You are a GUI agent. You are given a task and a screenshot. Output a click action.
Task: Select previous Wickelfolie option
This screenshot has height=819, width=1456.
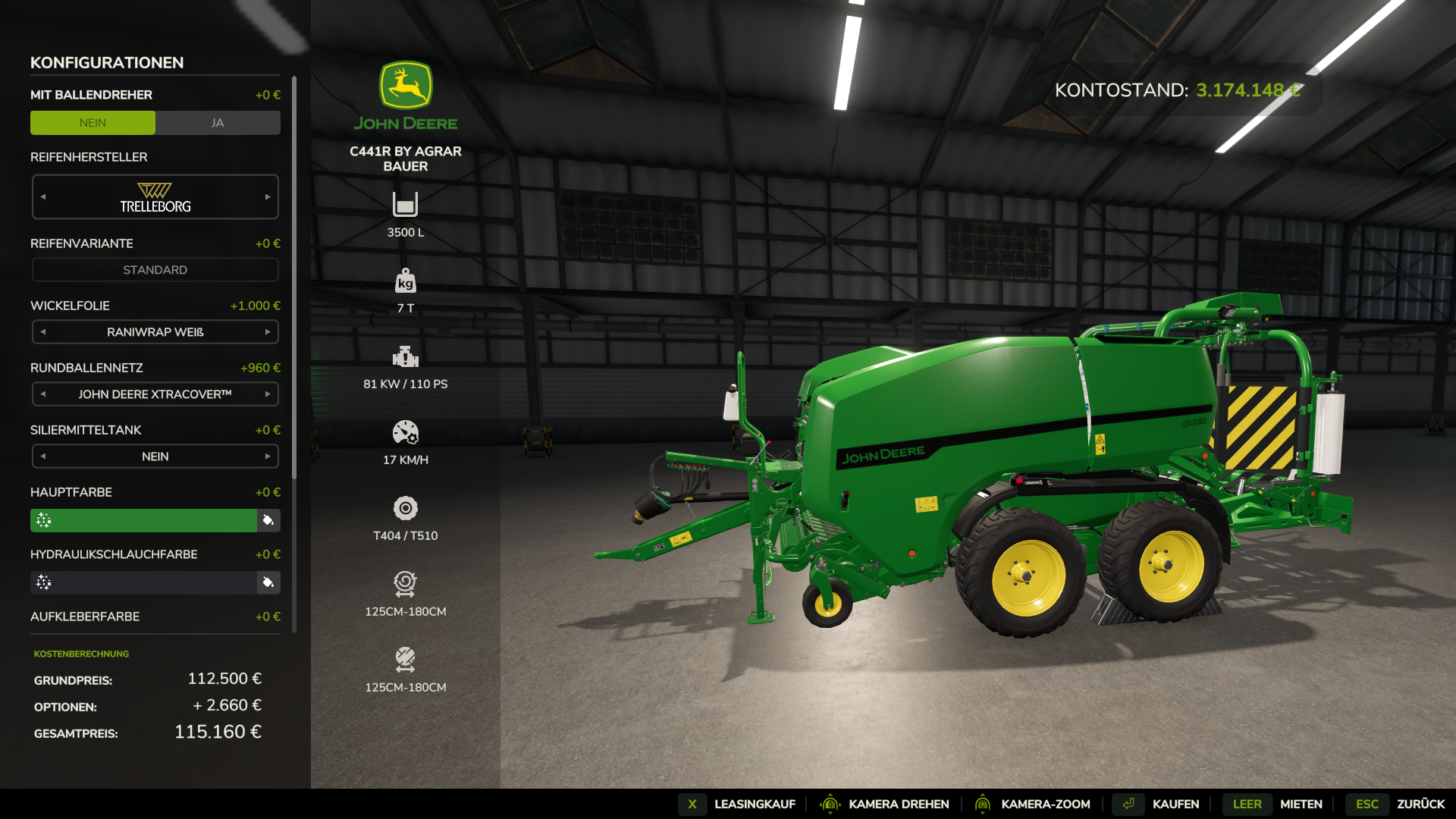click(43, 332)
